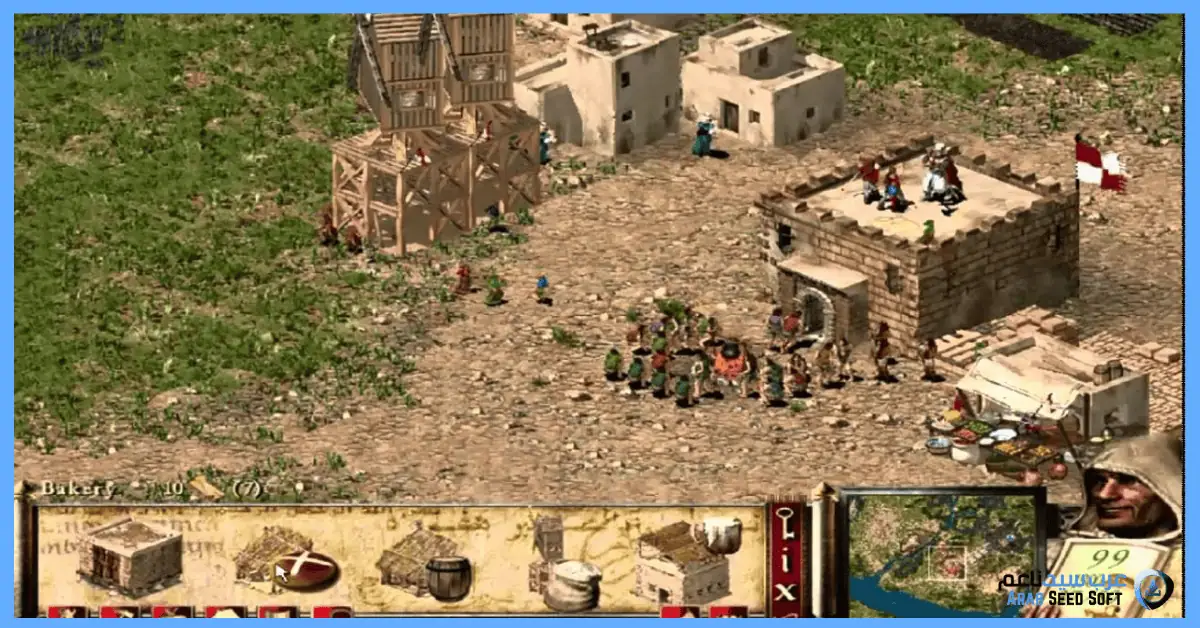The height and width of the screenshot is (628, 1200).
Task: Select the granary building icon
Action: [x=130, y=555]
